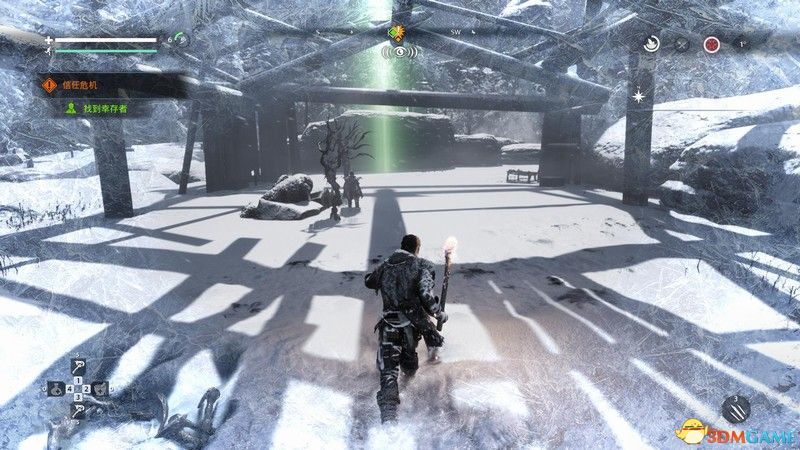Open the weapon selection D-pad wheel
800x450 pixels.
click(78, 390)
